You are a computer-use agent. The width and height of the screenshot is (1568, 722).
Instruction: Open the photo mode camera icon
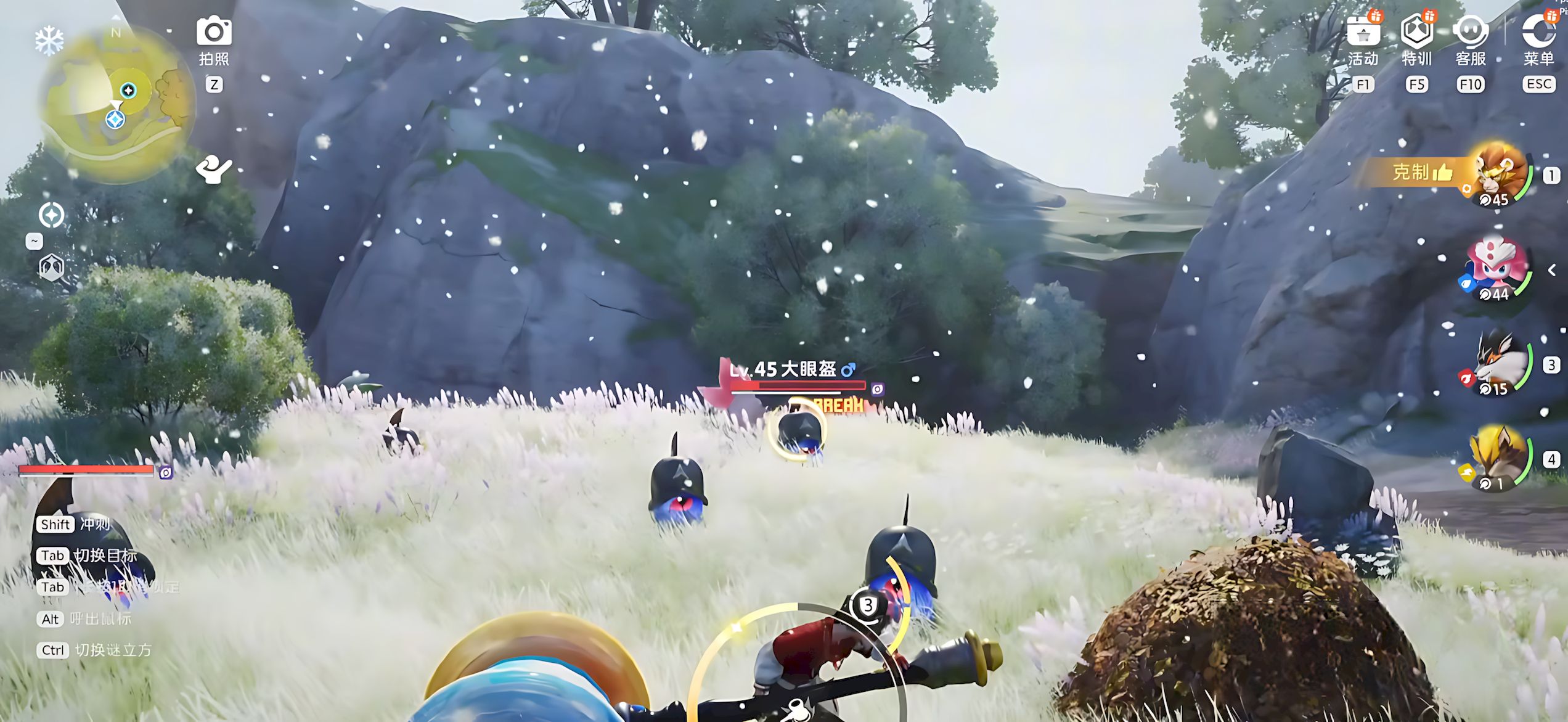[214, 32]
